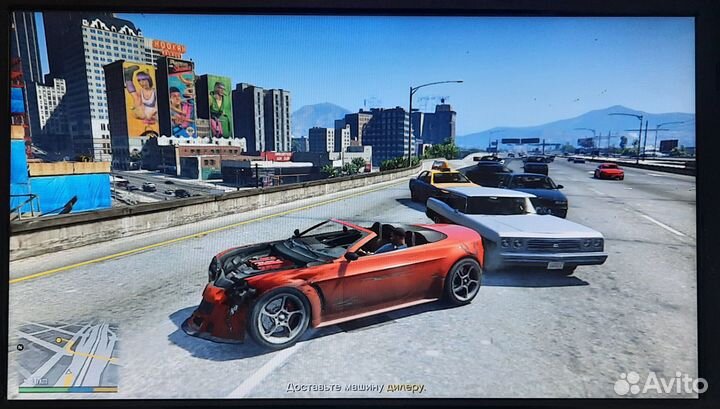Select the yellow destination blip on minimap
This screenshot has height=409, width=720.
[x=58, y=340]
